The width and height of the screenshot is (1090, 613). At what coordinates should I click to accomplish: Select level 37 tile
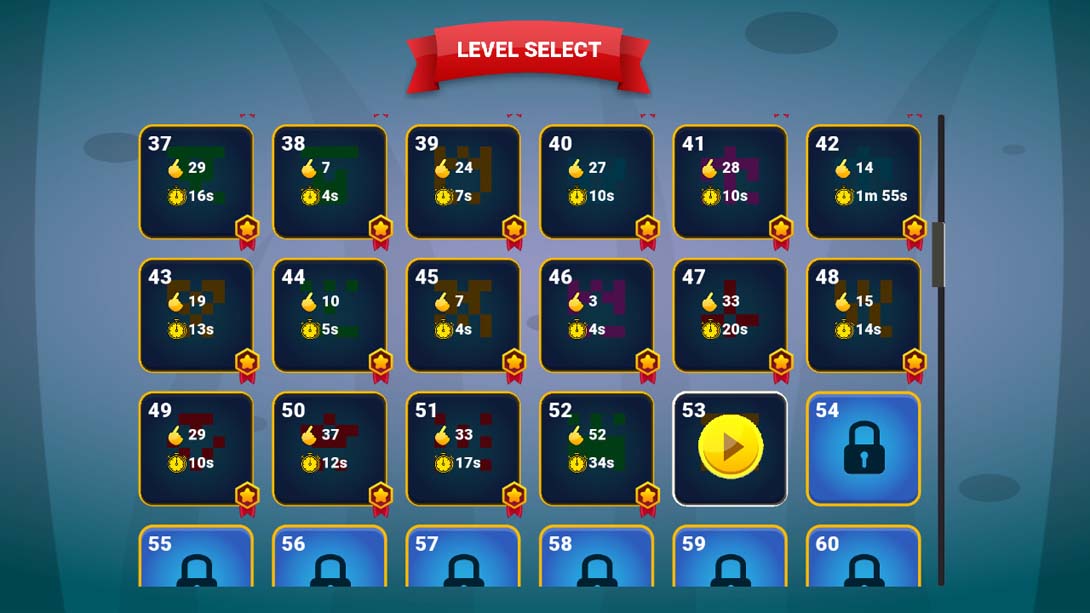(x=196, y=182)
